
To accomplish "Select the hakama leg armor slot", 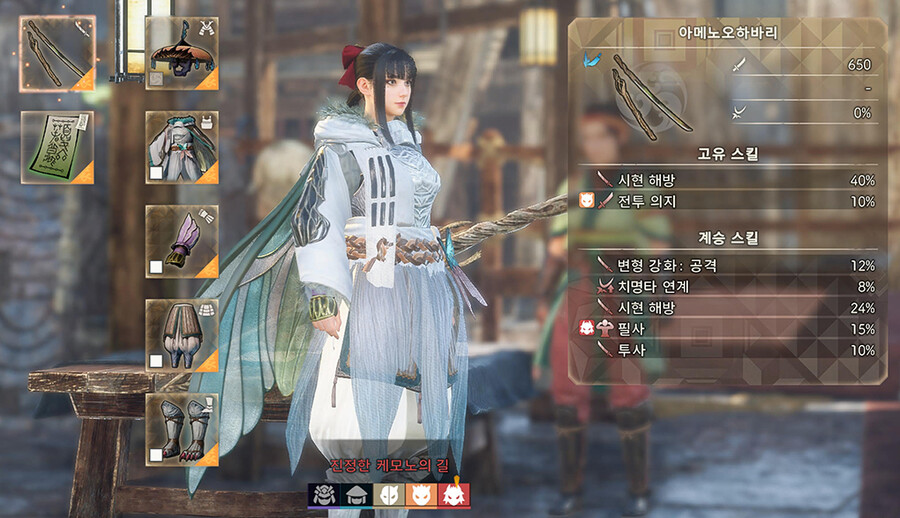I will point(181,335).
